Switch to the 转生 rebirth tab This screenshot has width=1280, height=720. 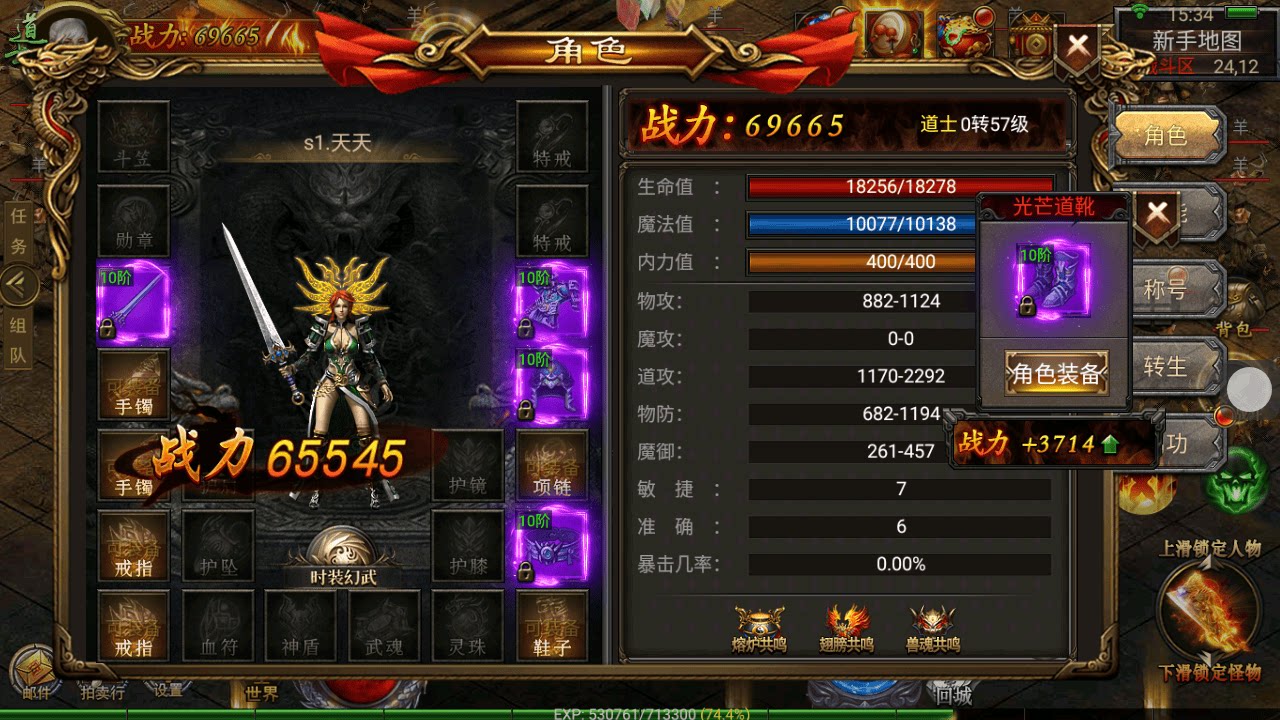point(1173,367)
